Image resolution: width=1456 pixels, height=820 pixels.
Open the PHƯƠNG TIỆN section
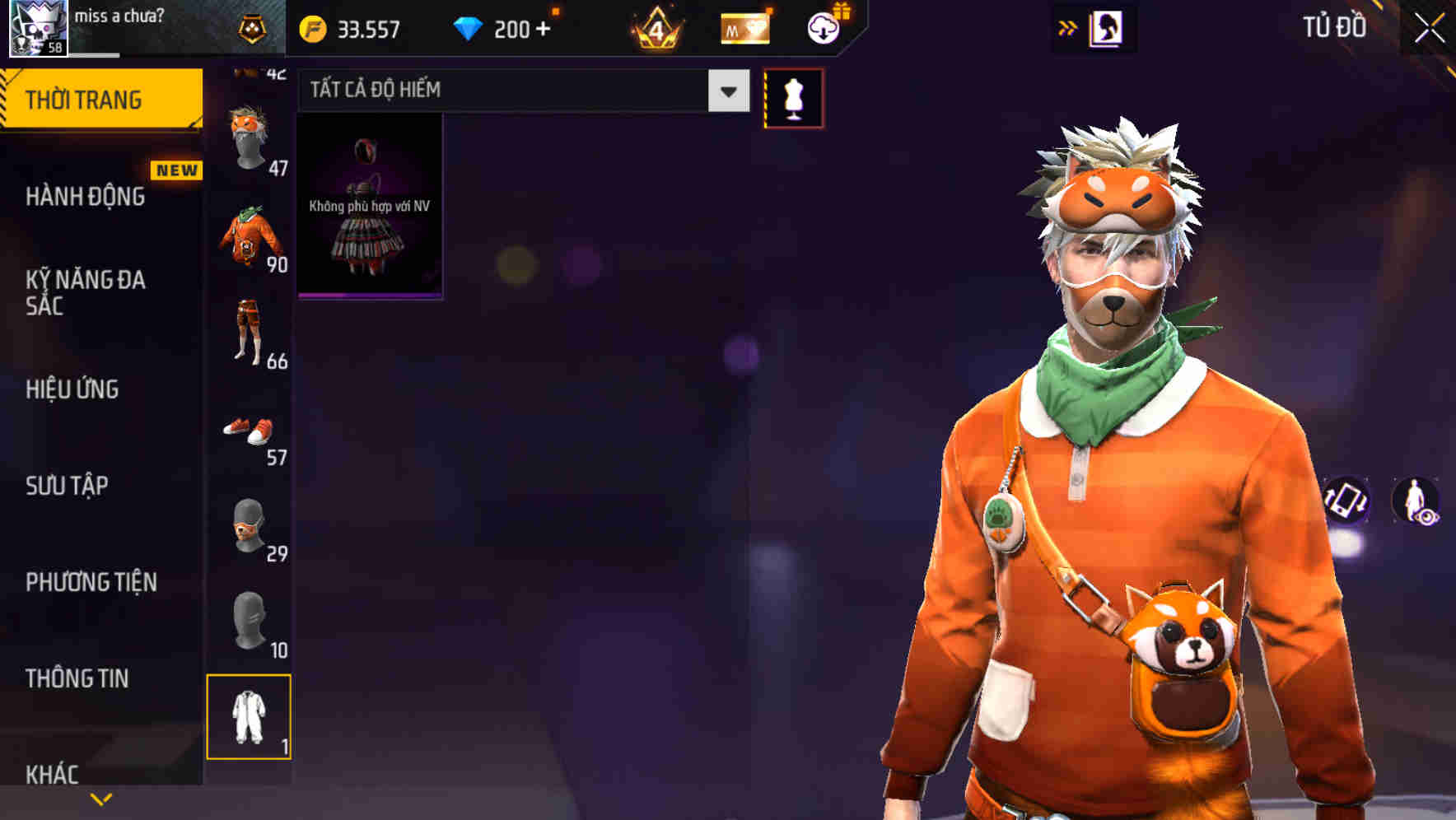[x=89, y=581]
